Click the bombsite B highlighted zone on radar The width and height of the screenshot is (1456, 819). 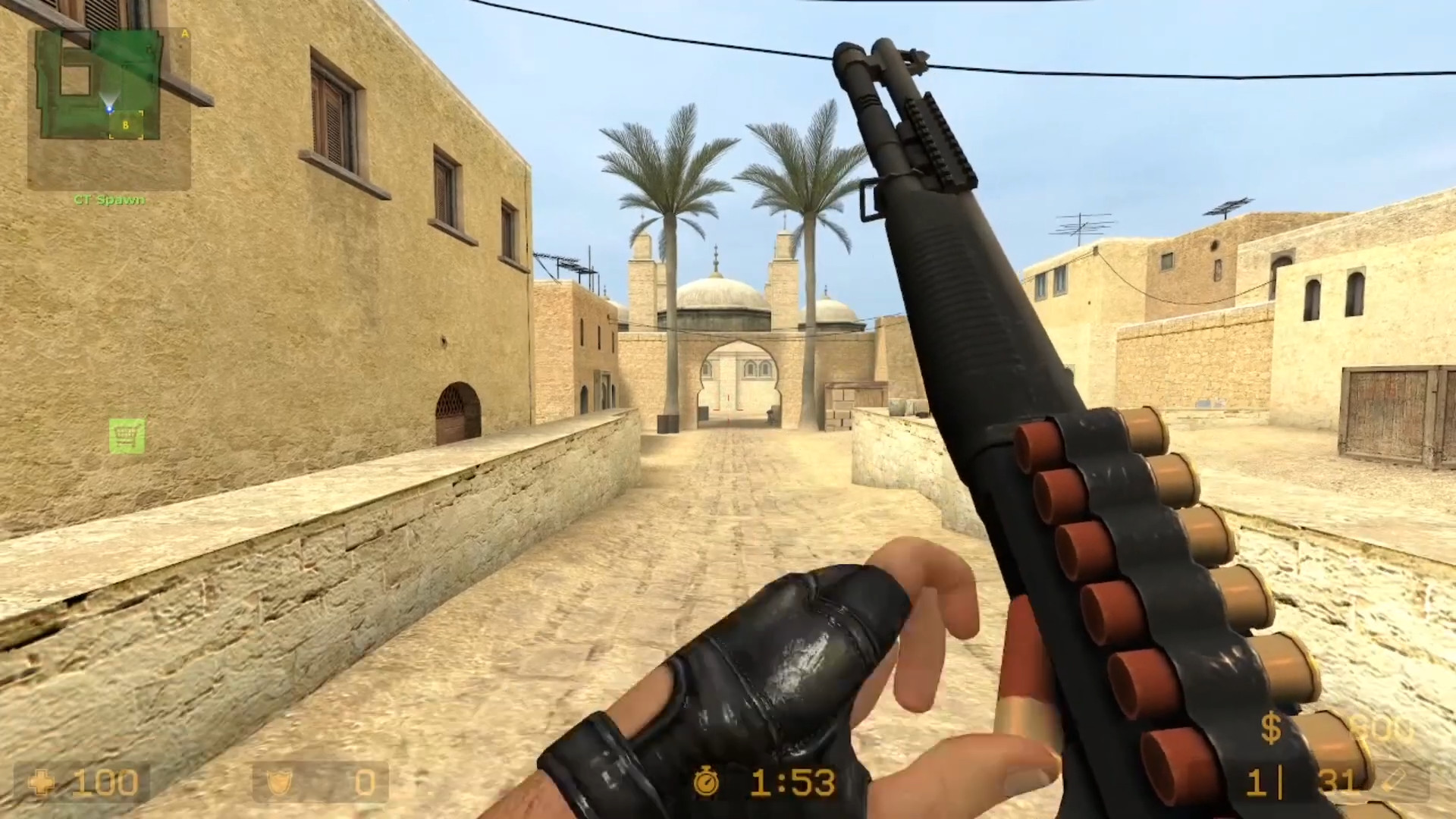(126, 124)
